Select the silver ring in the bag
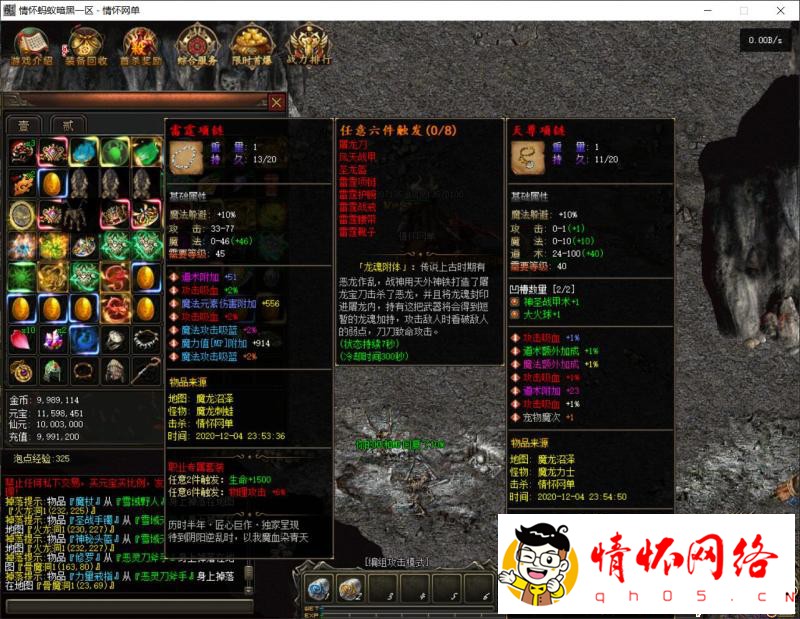Viewport: 800px width, 619px height. [x=115, y=339]
